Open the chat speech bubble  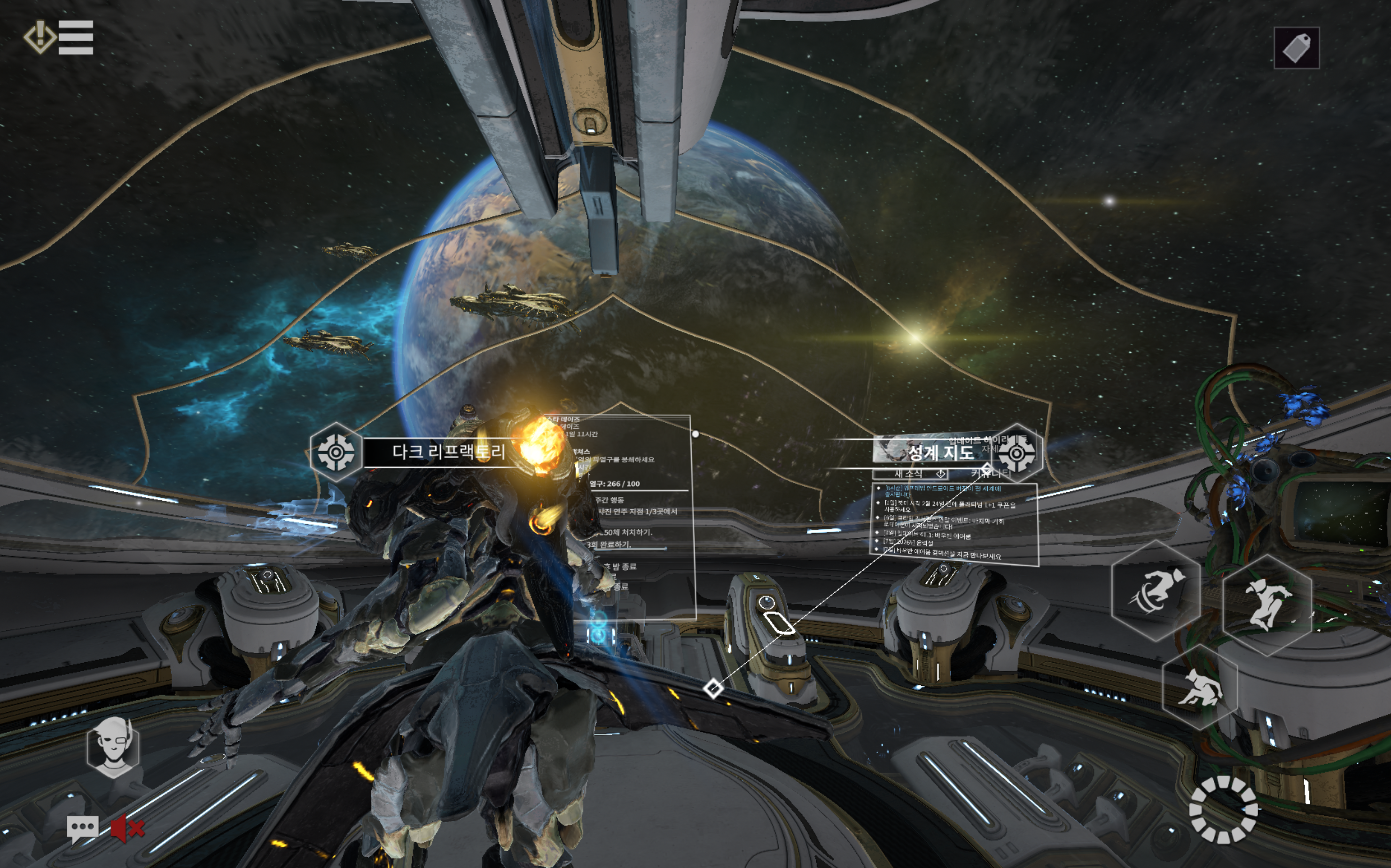82,829
